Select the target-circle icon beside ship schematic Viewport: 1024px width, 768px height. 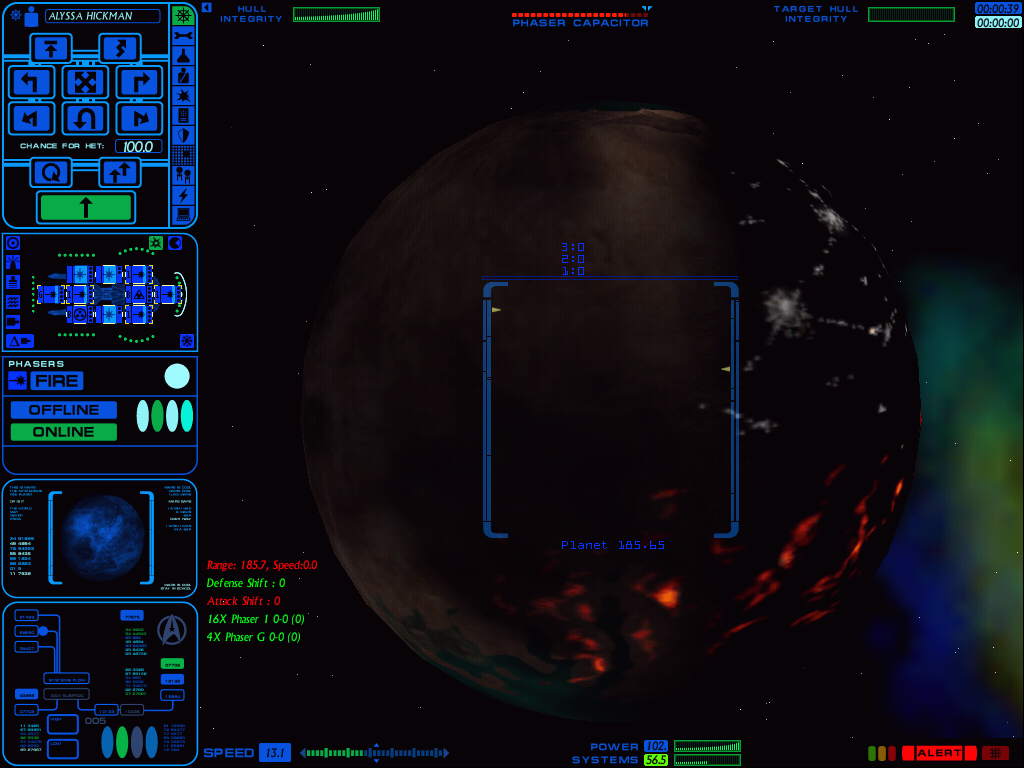(x=13, y=243)
